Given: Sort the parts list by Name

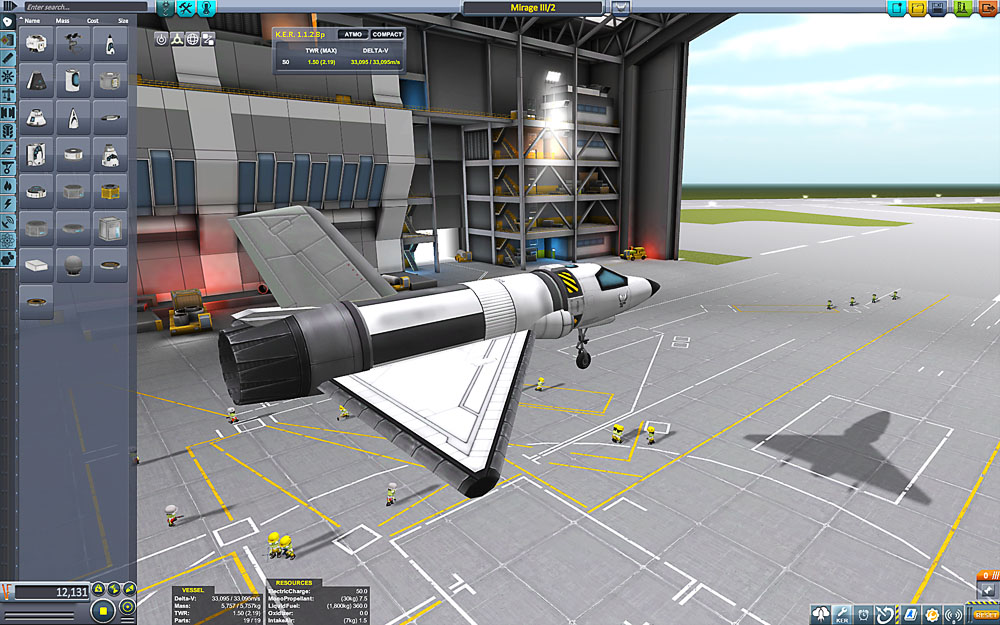Looking at the screenshot, I should [x=33, y=20].
